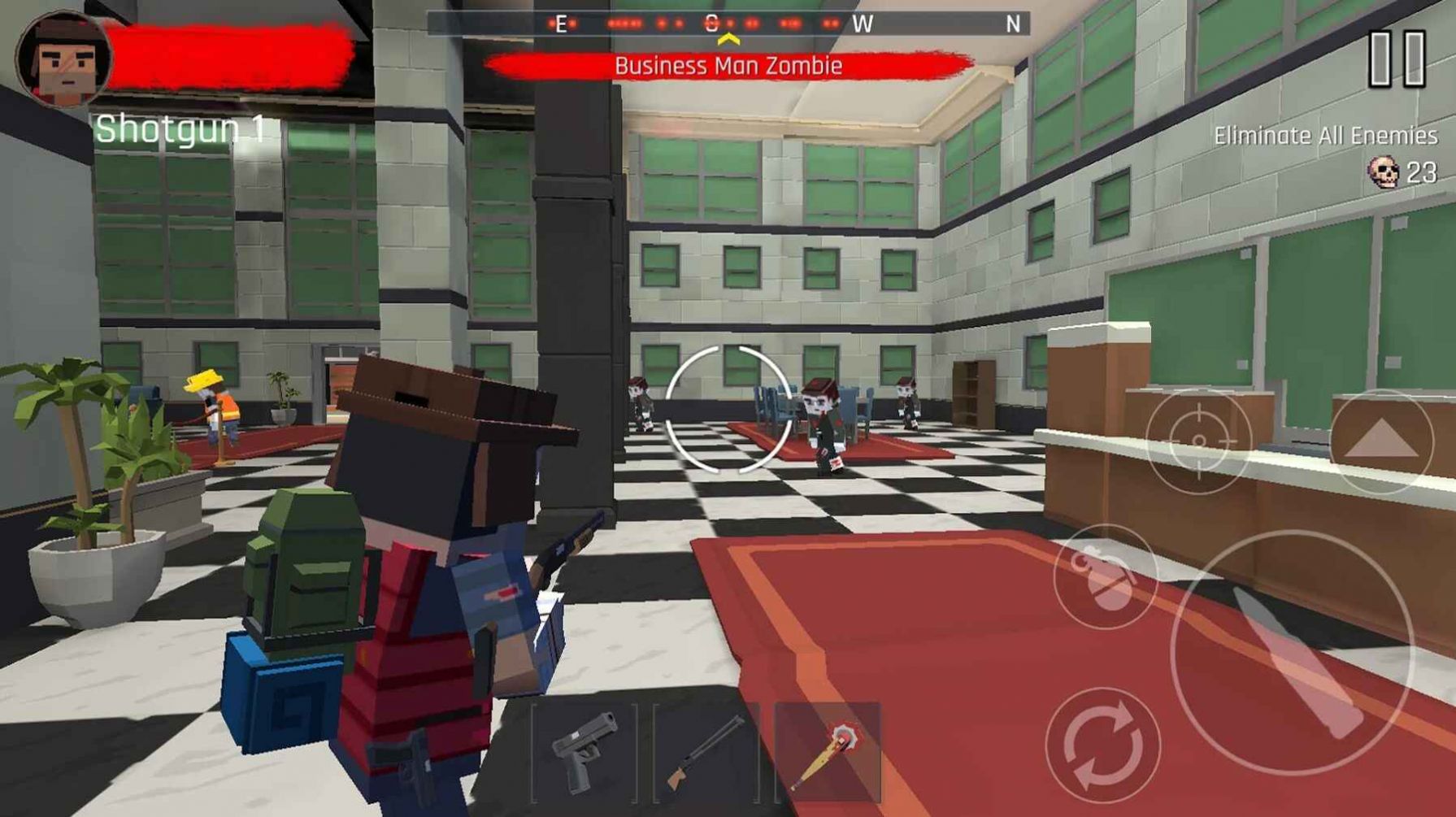The width and height of the screenshot is (1456, 817).
Task: Tap the N marker on the compass
Action: pos(1012,25)
